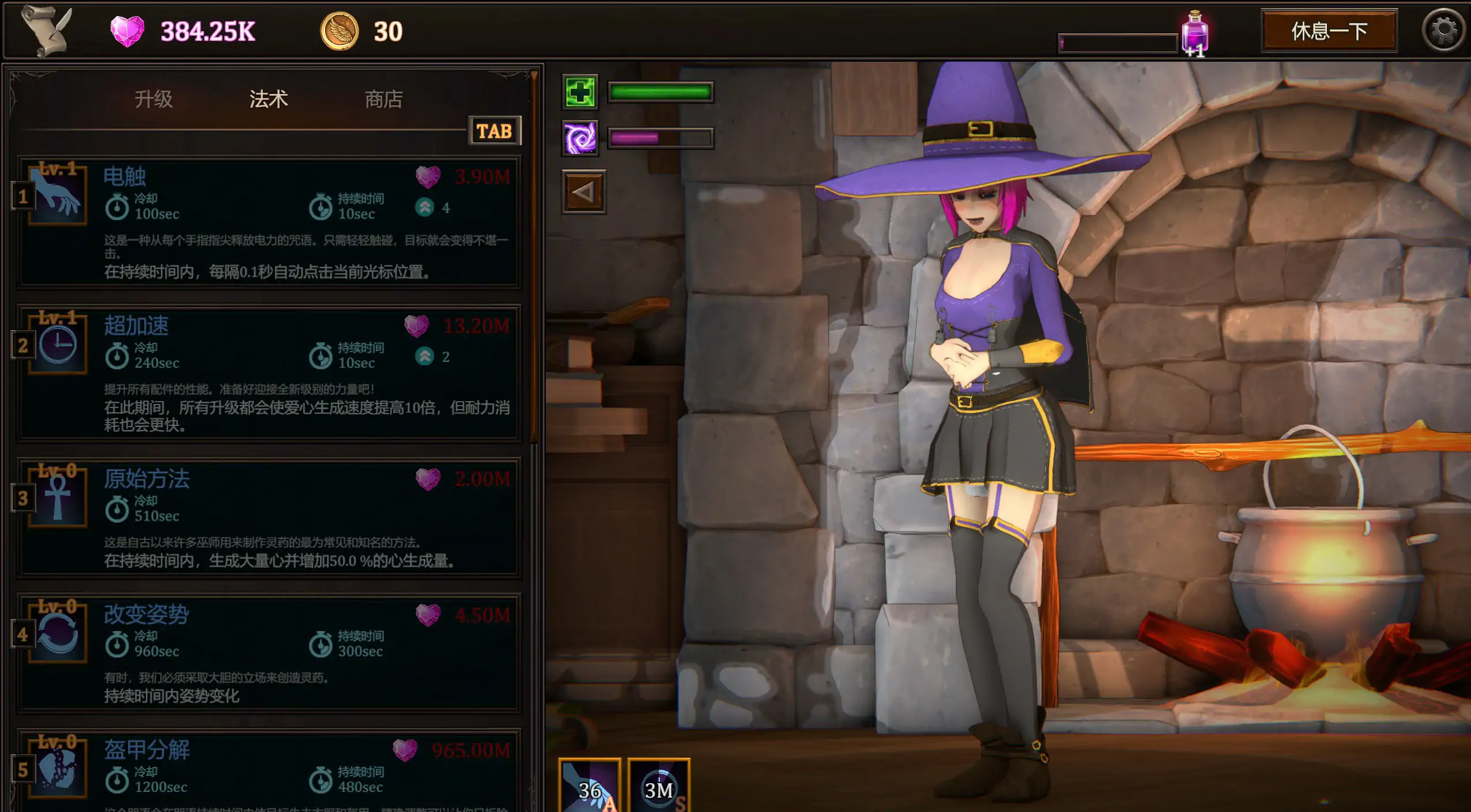Click the 原始方法 ankh spell icon
The width and height of the screenshot is (1471, 812).
(58, 497)
